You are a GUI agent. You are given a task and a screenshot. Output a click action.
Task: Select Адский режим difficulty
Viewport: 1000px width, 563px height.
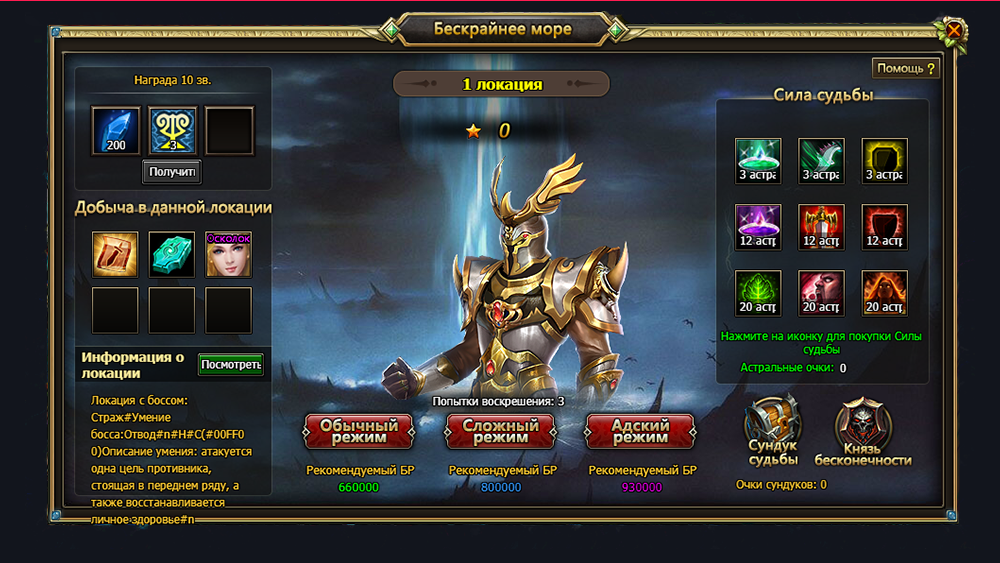coord(640,431)
